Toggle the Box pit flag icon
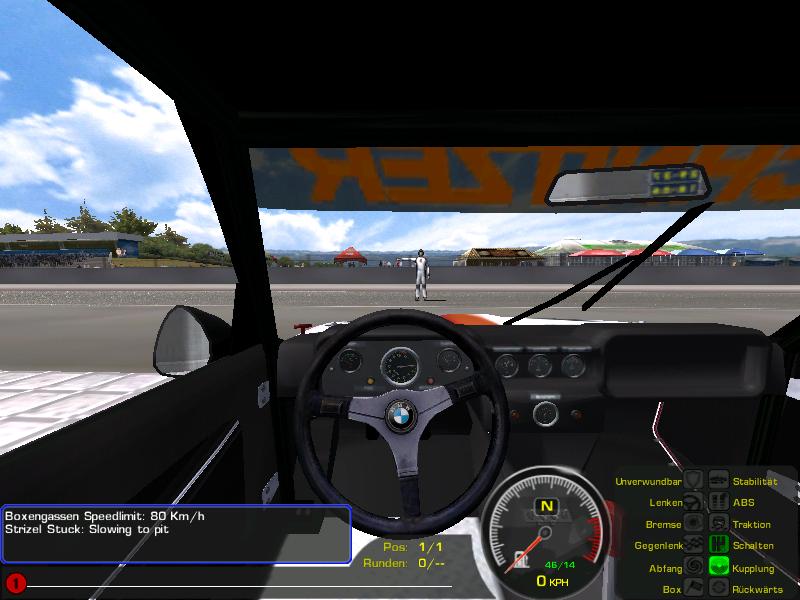 point(694,589)
